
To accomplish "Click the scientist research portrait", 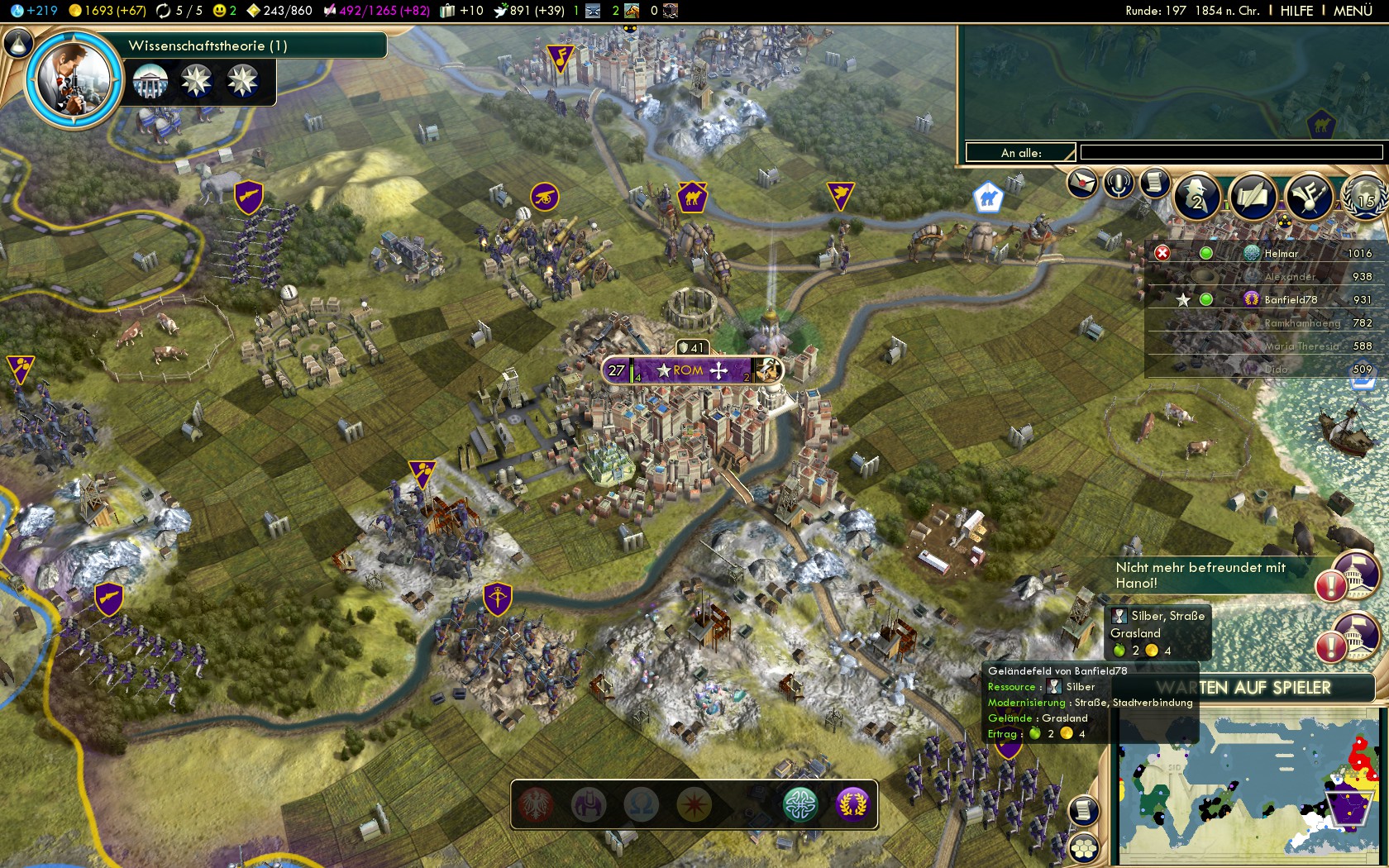I will click(73, 79).
